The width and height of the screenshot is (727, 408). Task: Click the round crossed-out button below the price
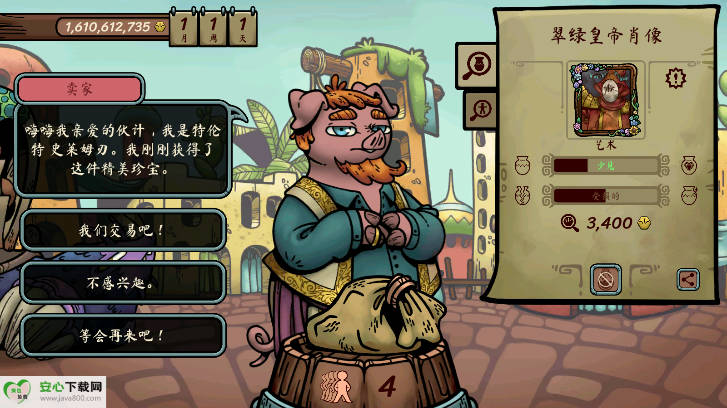point(604,279)
